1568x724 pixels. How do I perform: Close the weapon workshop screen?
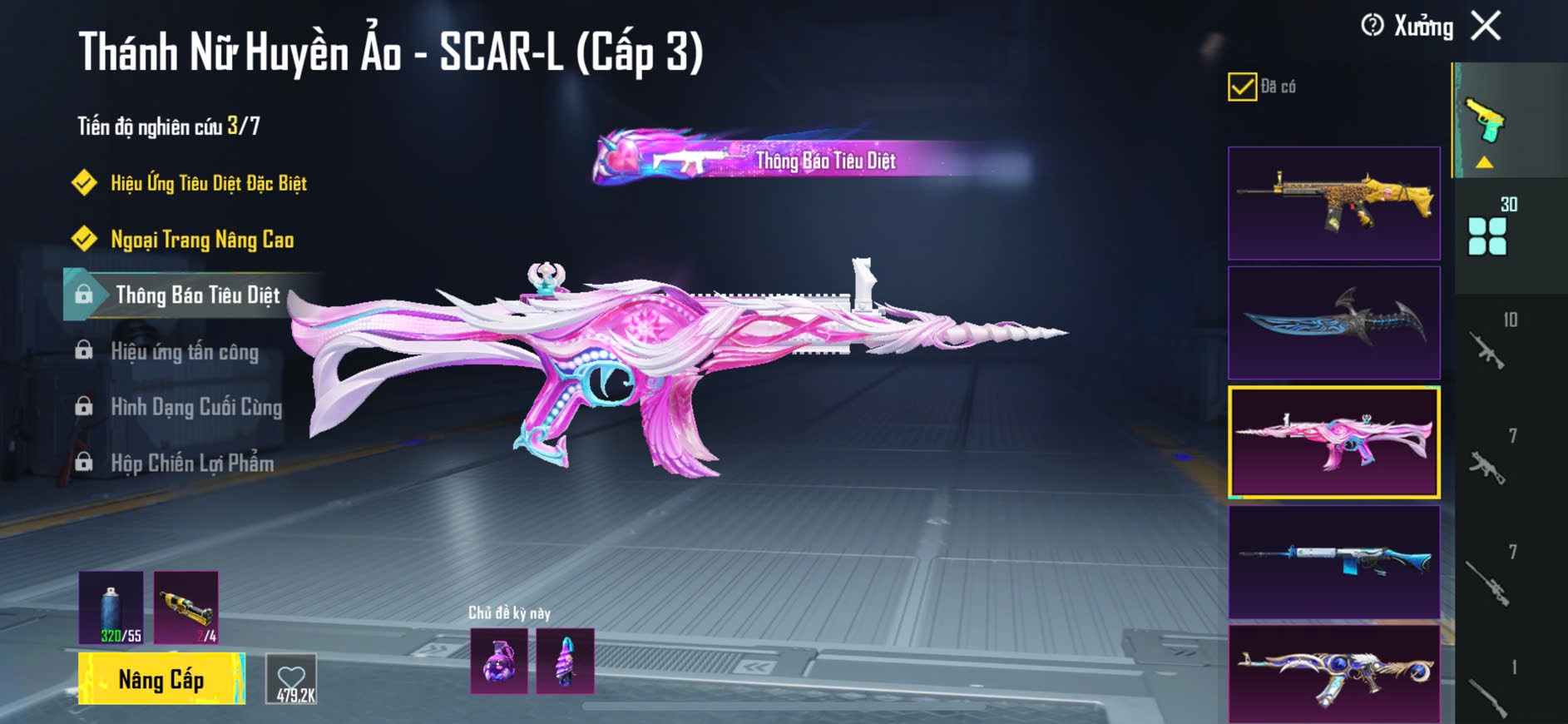click(1486, 26)
